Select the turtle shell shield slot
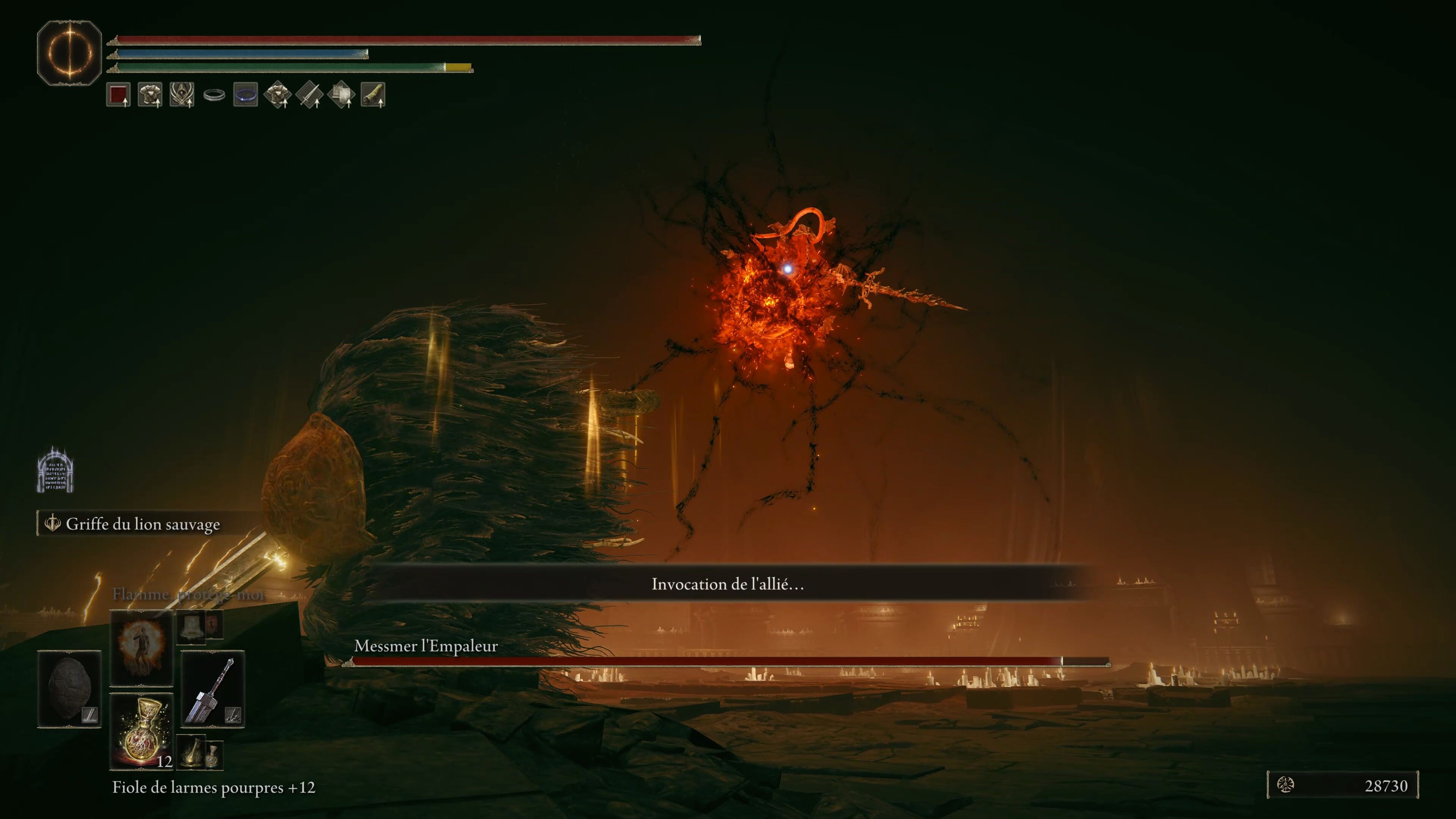1456x819 pixels. [69, 689]
